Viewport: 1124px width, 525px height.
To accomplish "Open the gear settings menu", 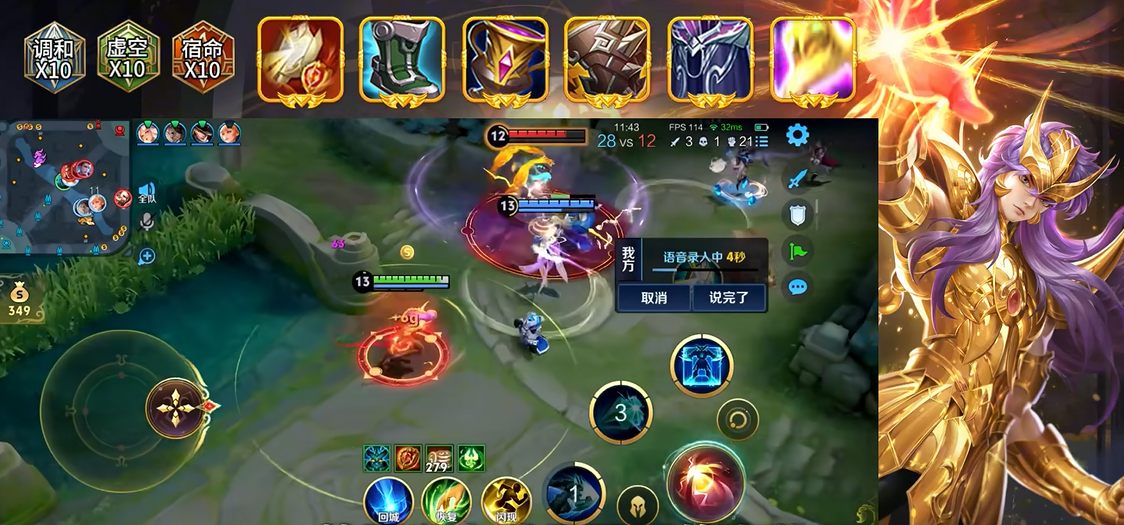I will click(797, 135).
